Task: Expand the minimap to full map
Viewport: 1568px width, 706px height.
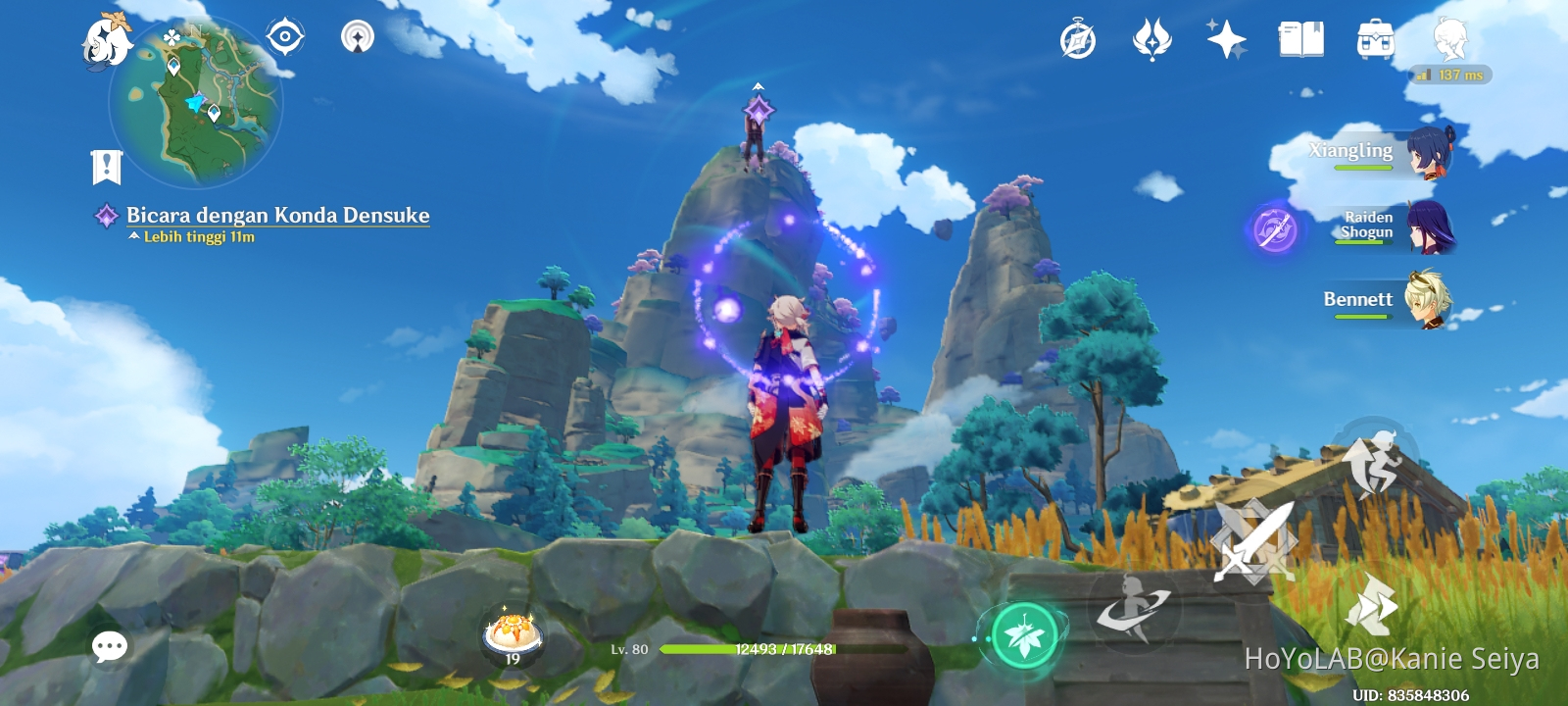Action: (186, 103)
